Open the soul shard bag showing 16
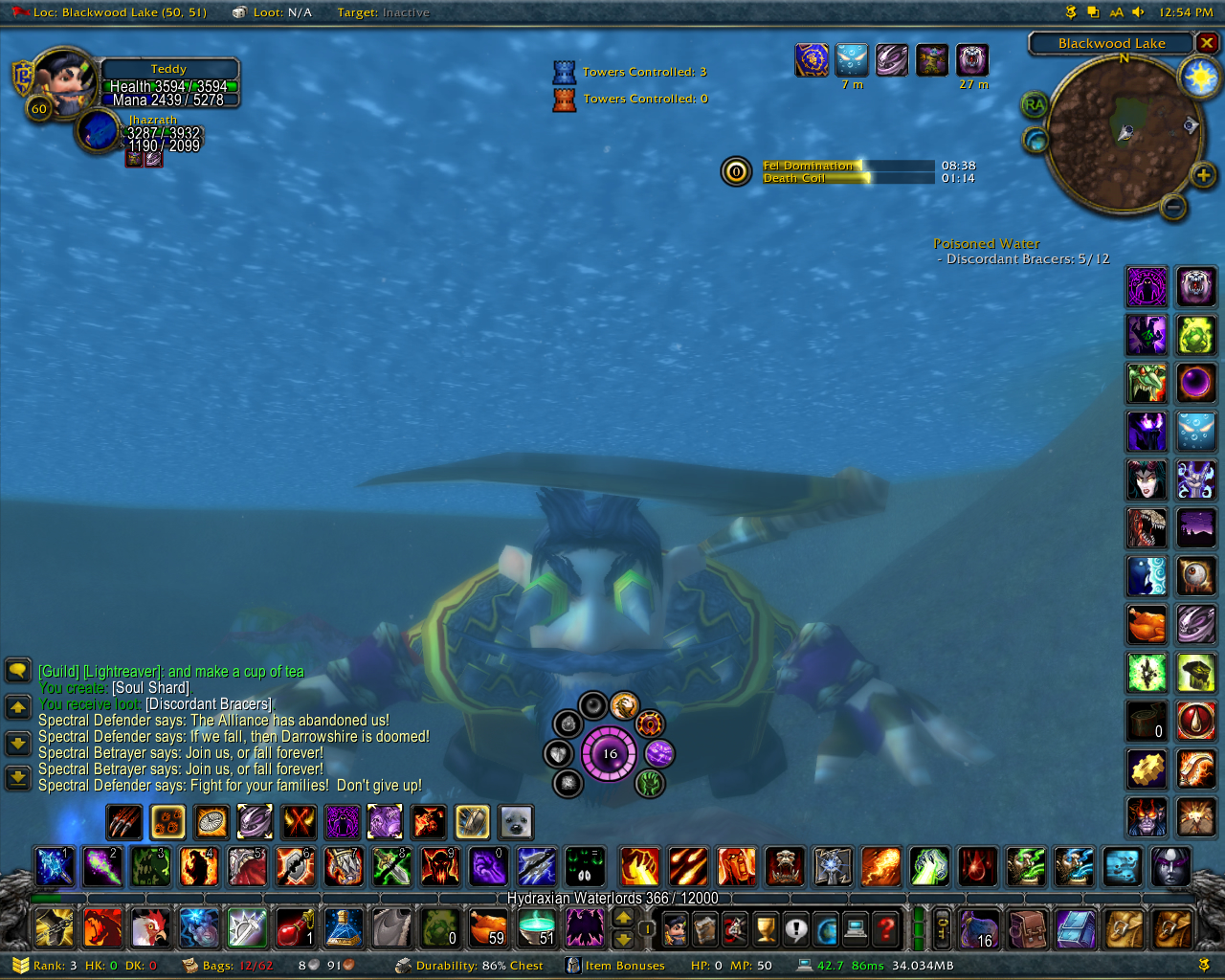1225x980 pixels. (979, 928)
